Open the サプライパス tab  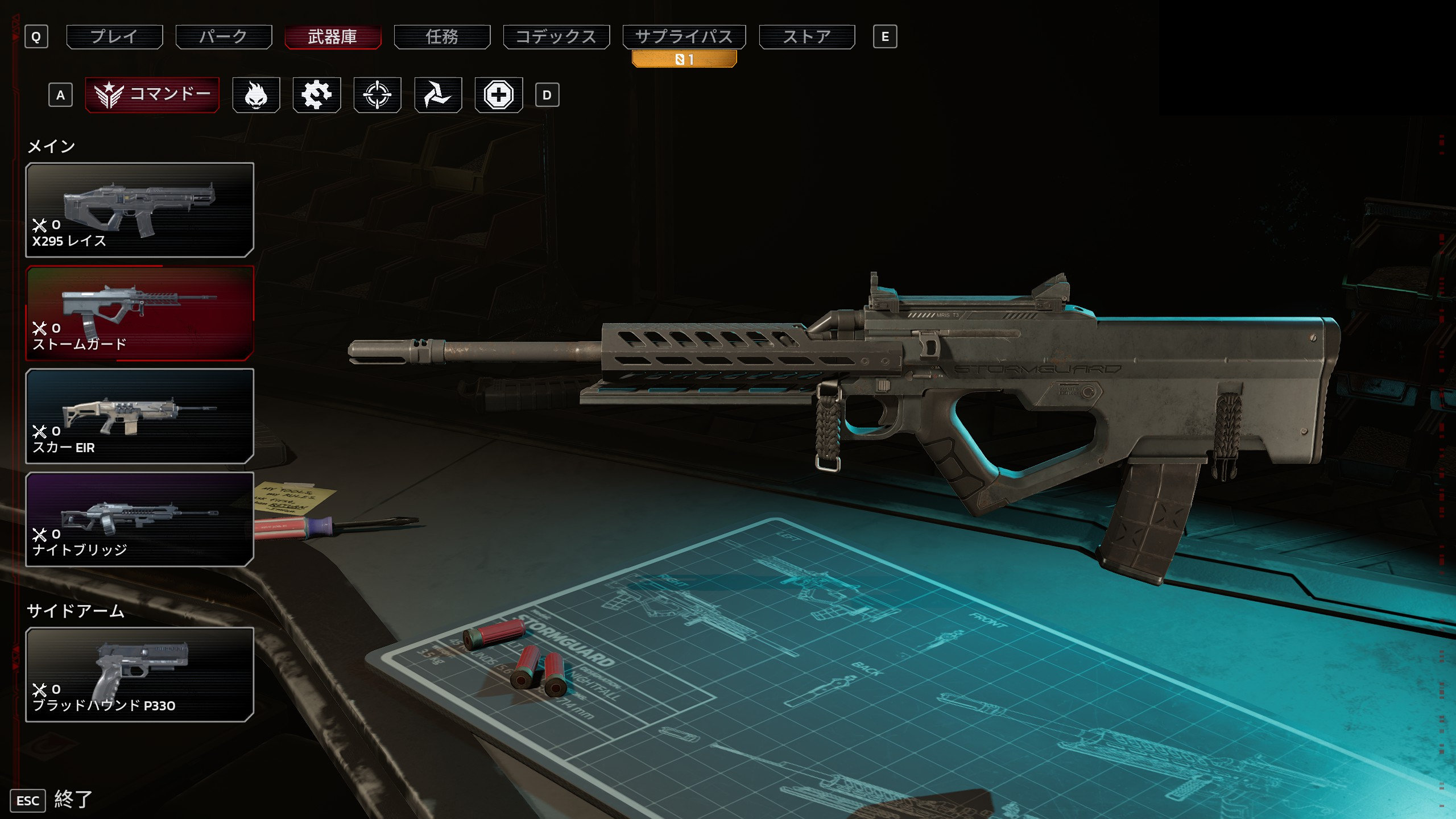[684, 37]
